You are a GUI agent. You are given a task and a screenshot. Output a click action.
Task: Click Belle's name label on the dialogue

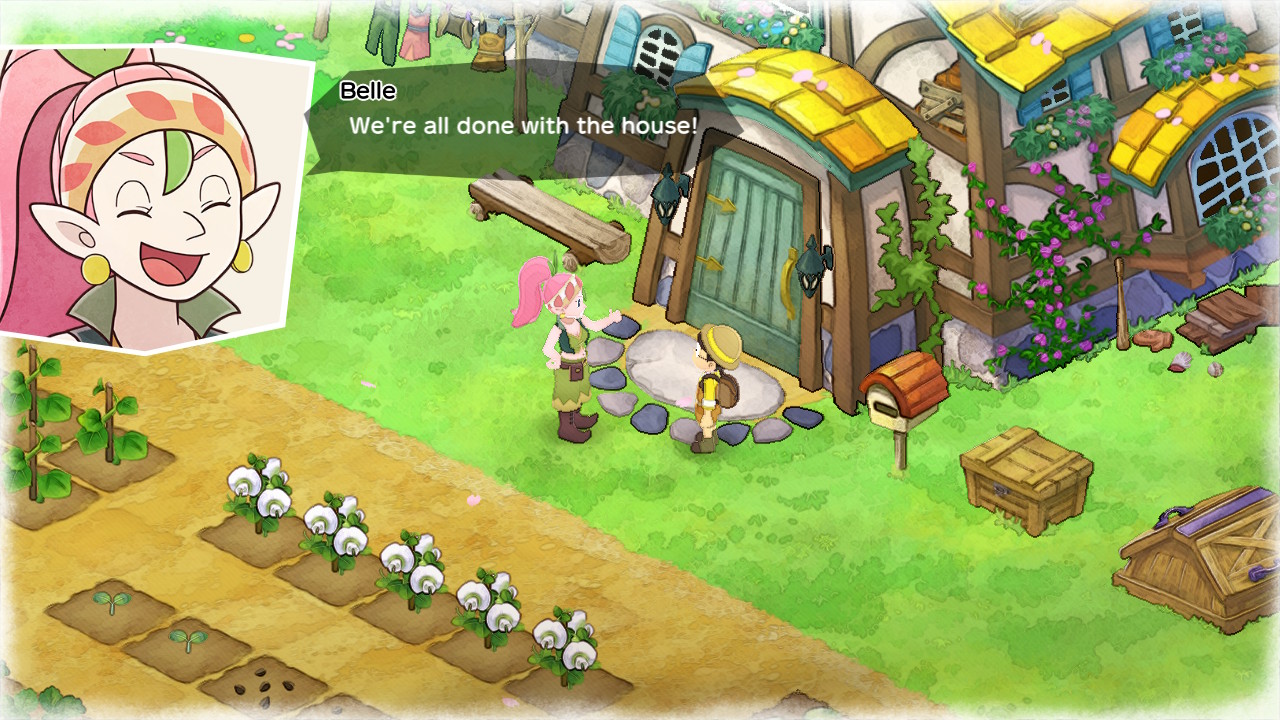click(367, 89)
